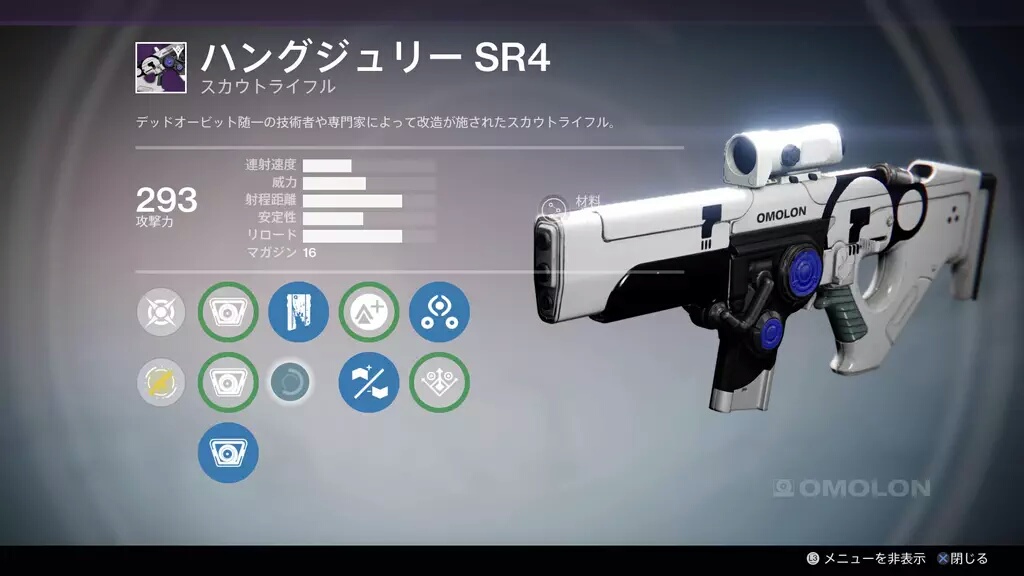Screen dimensions: 1024x576
Task: Select the kinetic damage crosshair node
Action: pos(161,312)
